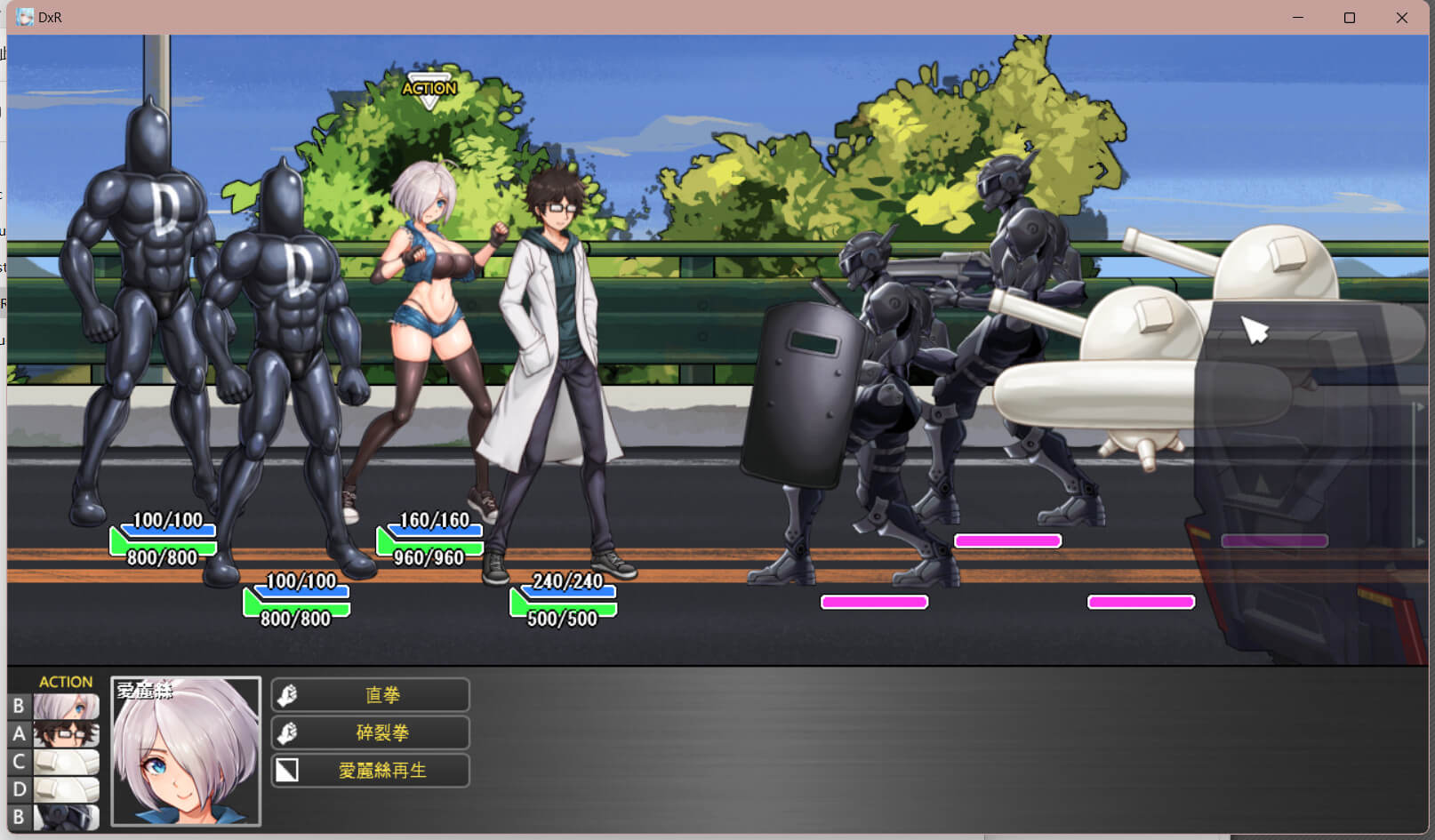Select the dark robot turn order entry

coord(66,817)
